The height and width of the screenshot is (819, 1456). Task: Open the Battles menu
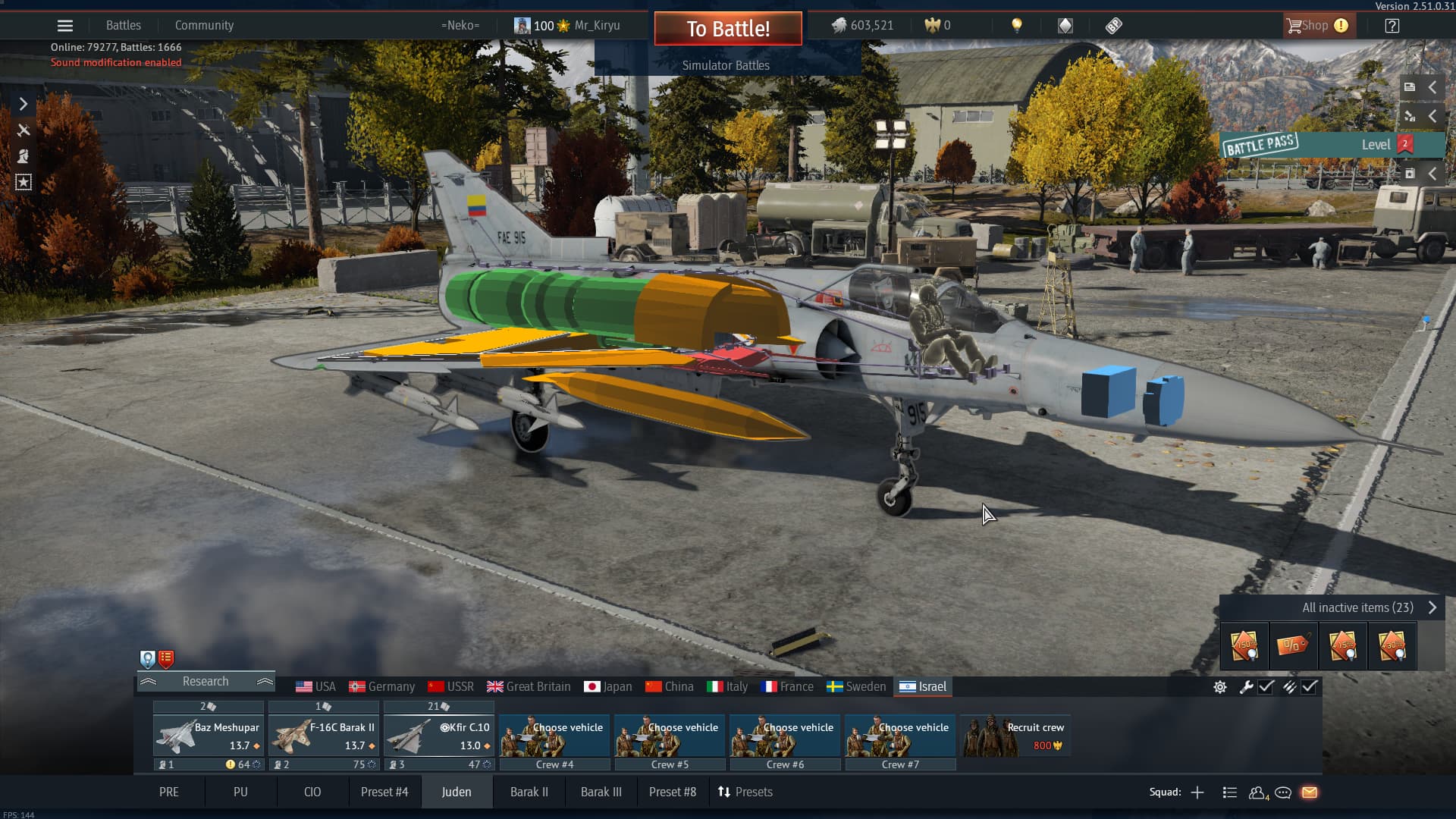coord(123,26)
